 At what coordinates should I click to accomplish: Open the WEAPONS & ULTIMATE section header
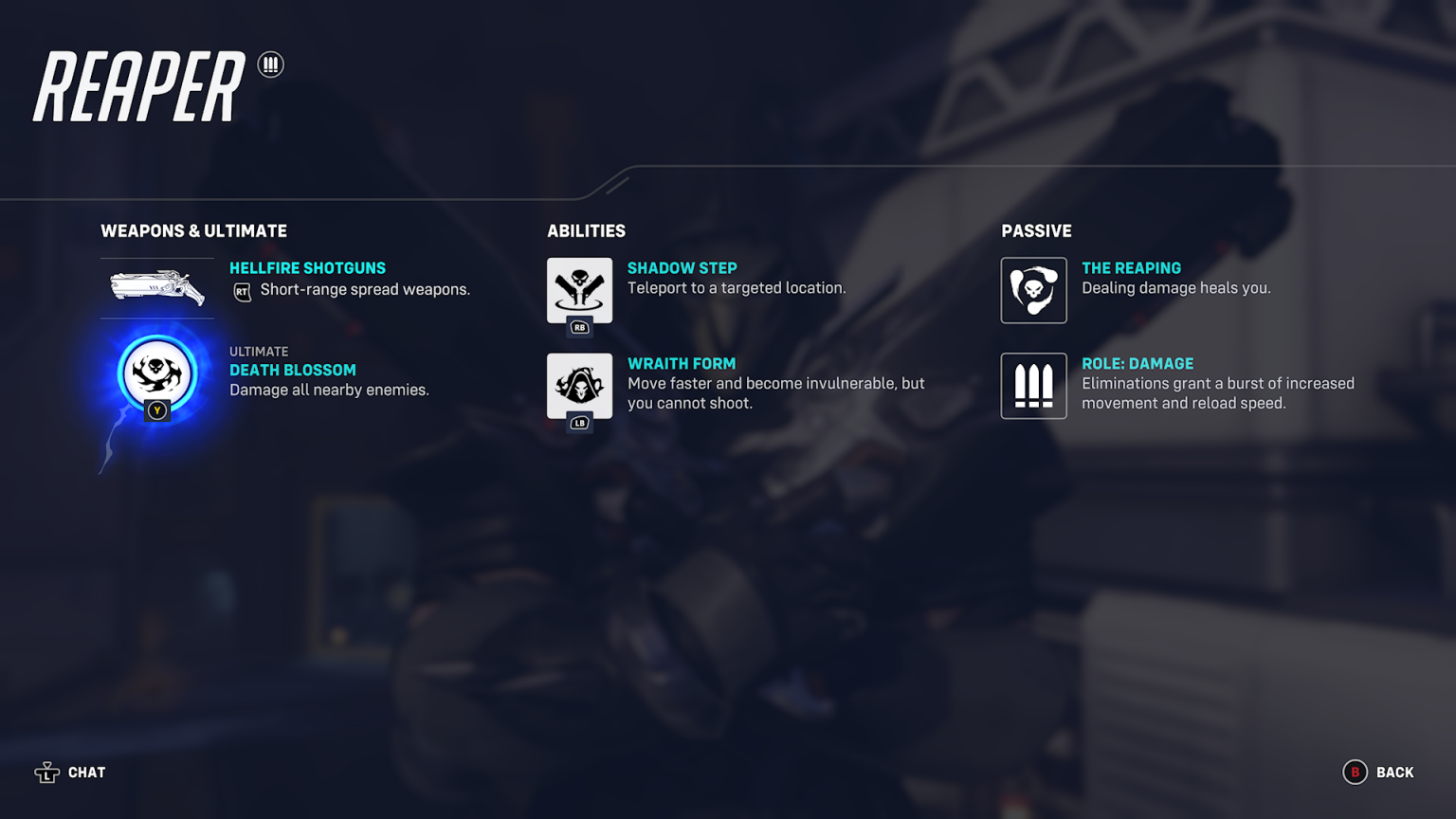[x=193, y=230]
